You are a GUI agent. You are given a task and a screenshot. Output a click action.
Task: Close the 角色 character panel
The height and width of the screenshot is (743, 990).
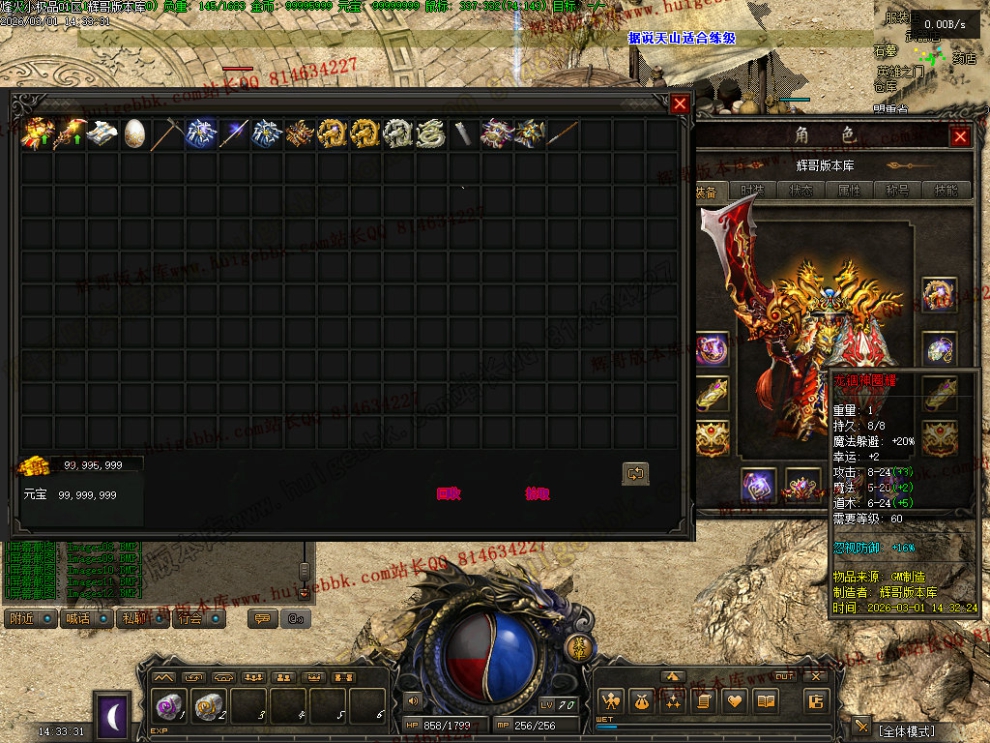coord(960,136)
